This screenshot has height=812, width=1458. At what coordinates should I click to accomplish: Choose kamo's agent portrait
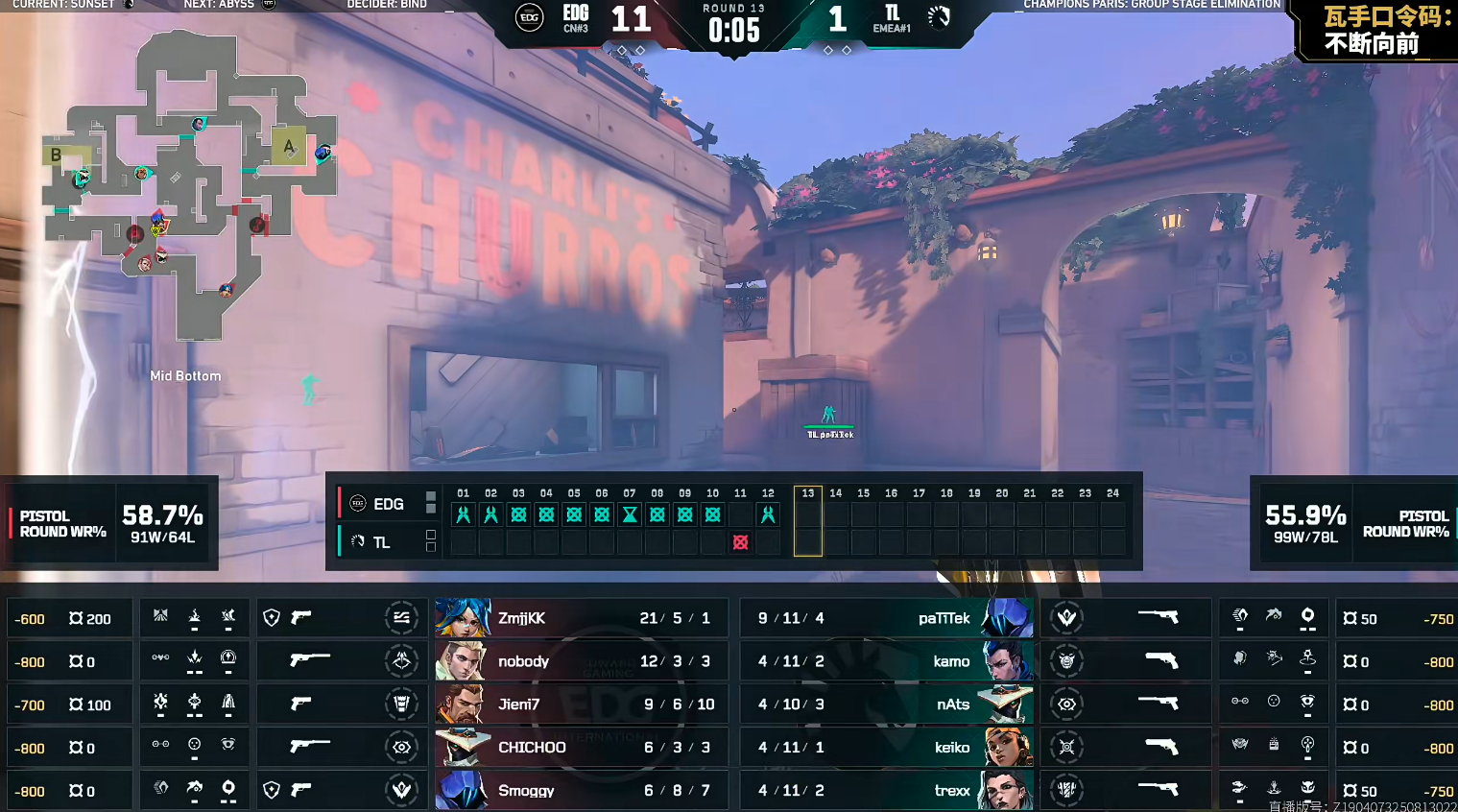pyautogui.click(x=1006, y=661)
